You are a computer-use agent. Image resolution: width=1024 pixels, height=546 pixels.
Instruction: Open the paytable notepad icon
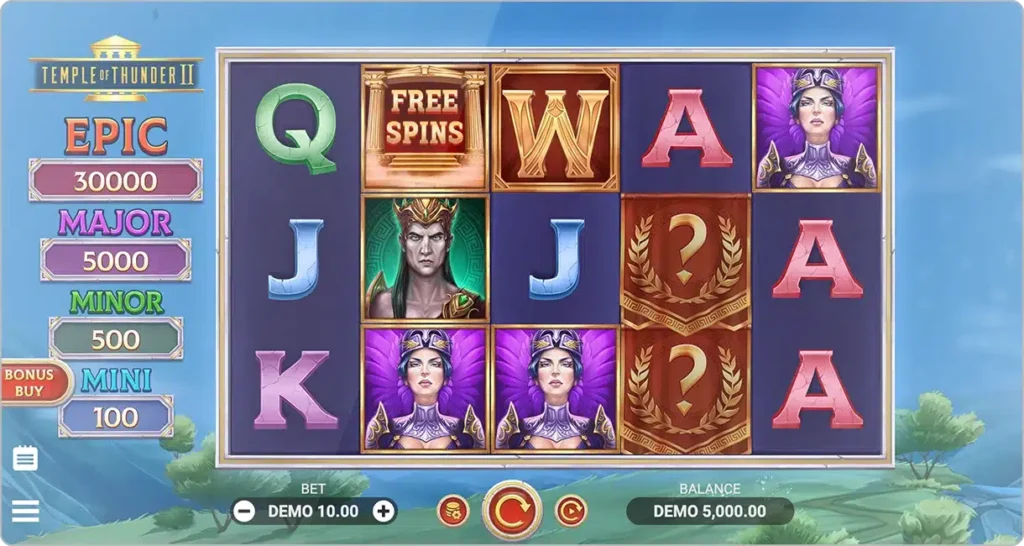tap(26, 459)
